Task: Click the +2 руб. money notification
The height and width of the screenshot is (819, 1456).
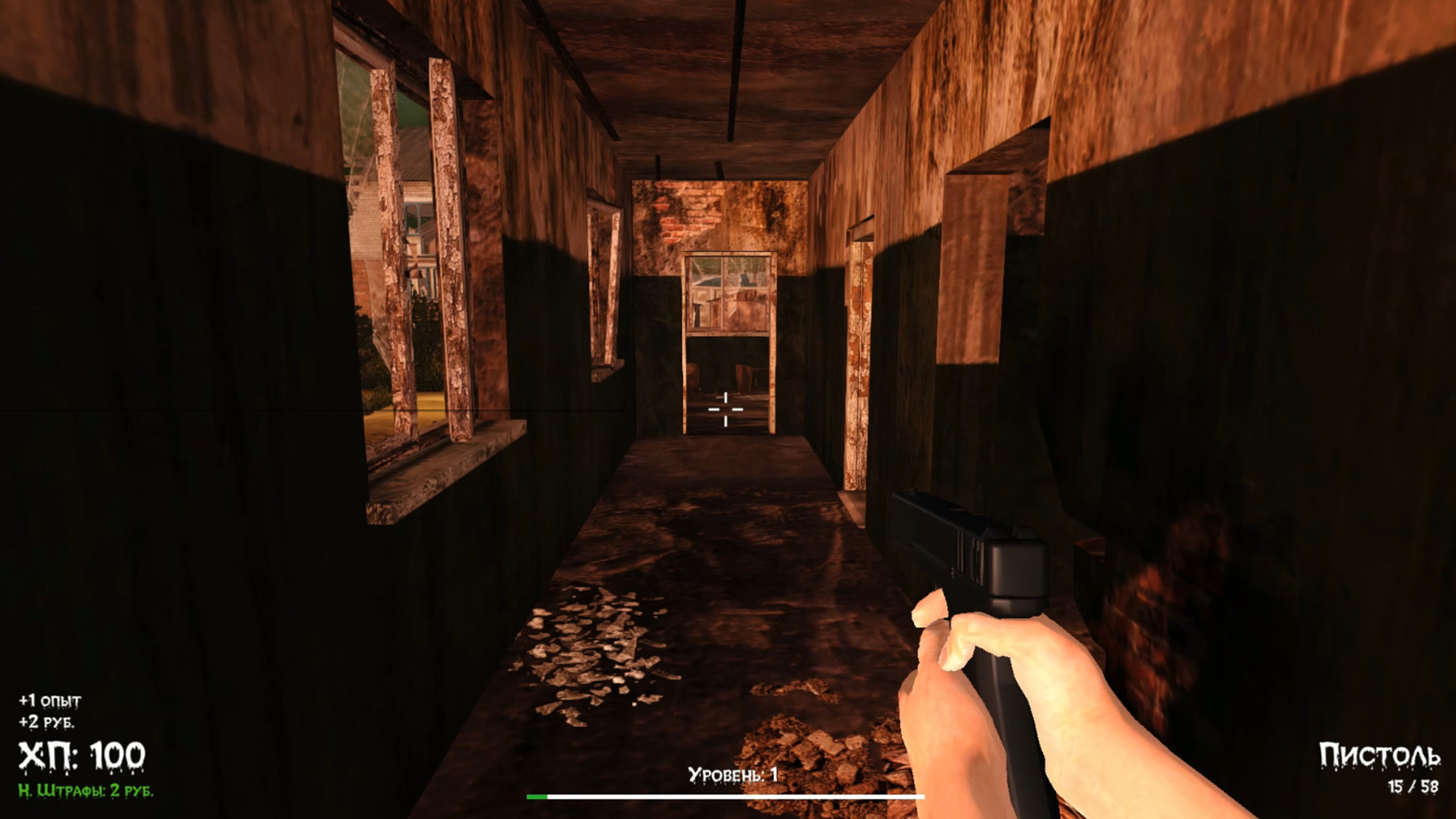Action: click(47, 722)
